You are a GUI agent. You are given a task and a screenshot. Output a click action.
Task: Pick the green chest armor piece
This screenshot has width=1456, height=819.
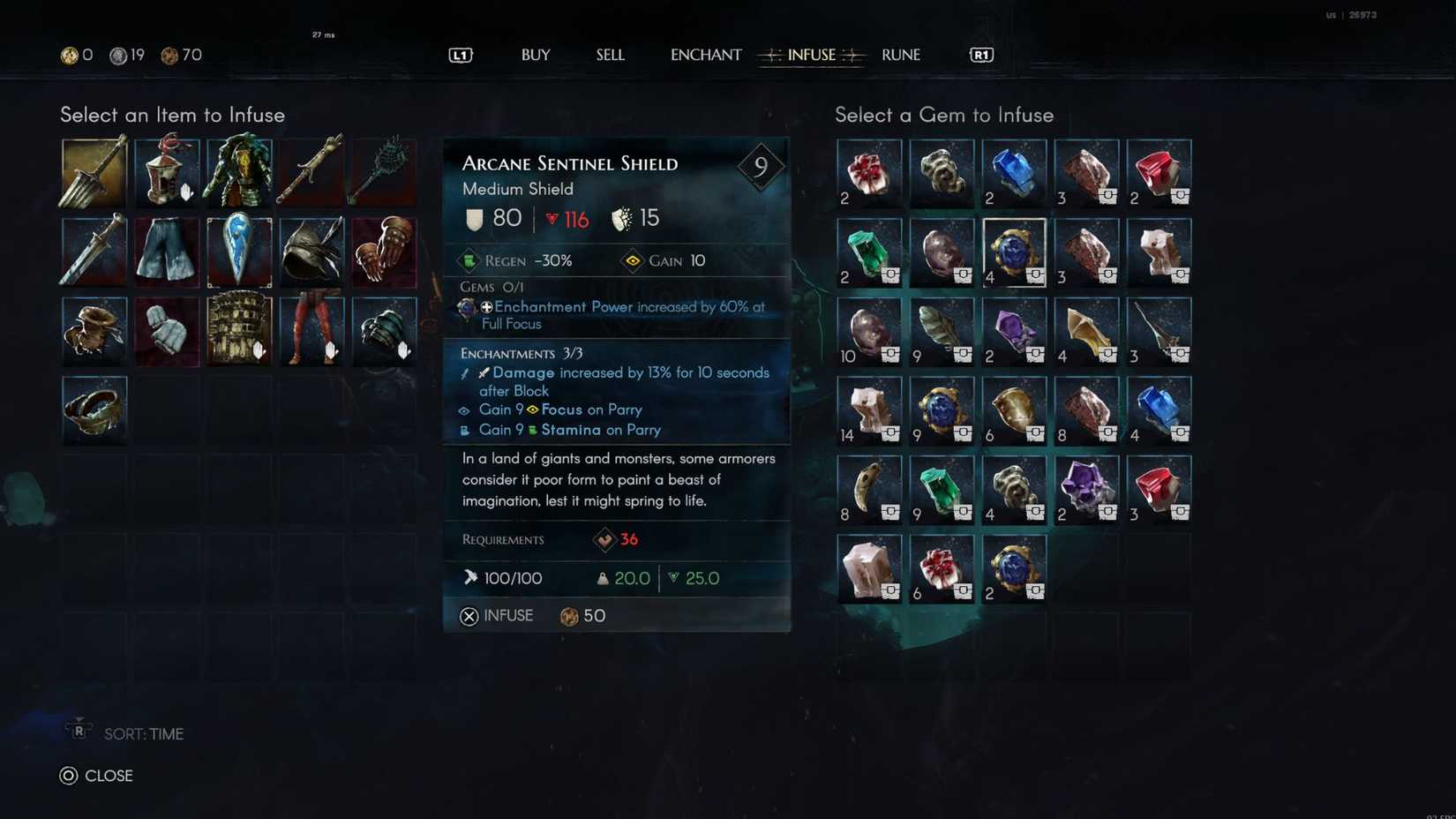tap(239, 172)
